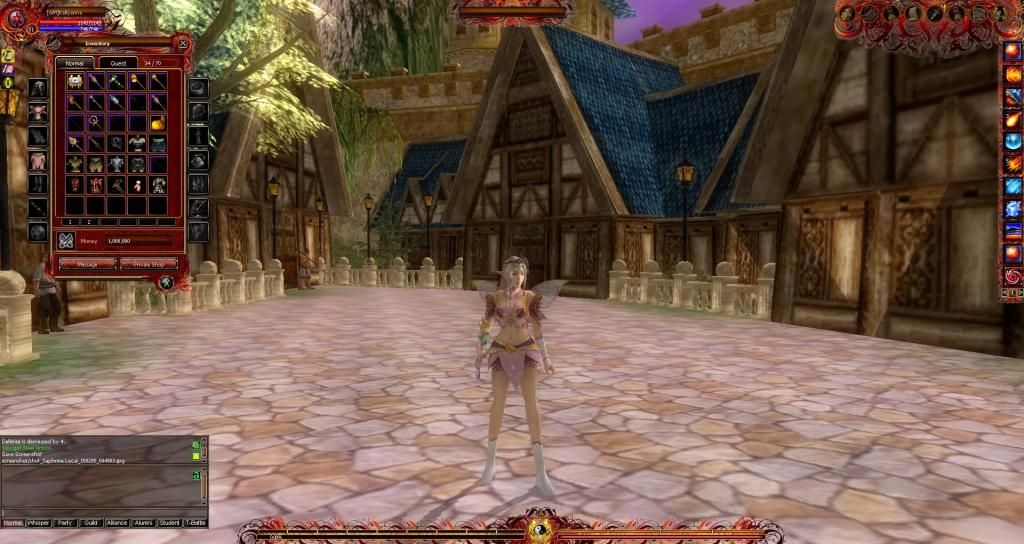The image size is (1024, 544).
Task: Switch to the Alumni chat tab
Action: coord(143,523)
